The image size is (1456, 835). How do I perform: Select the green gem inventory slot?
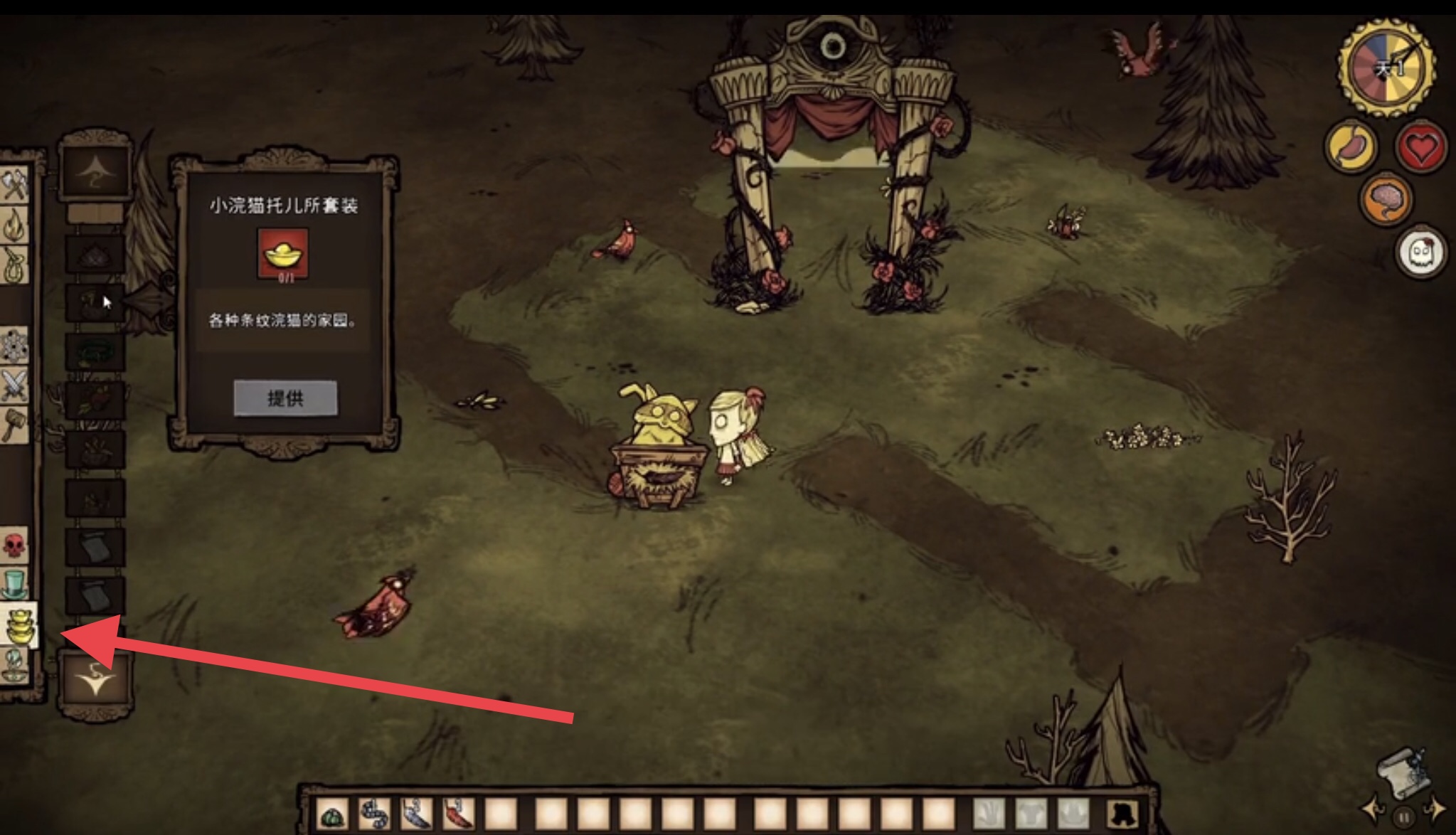coord(332,814)
